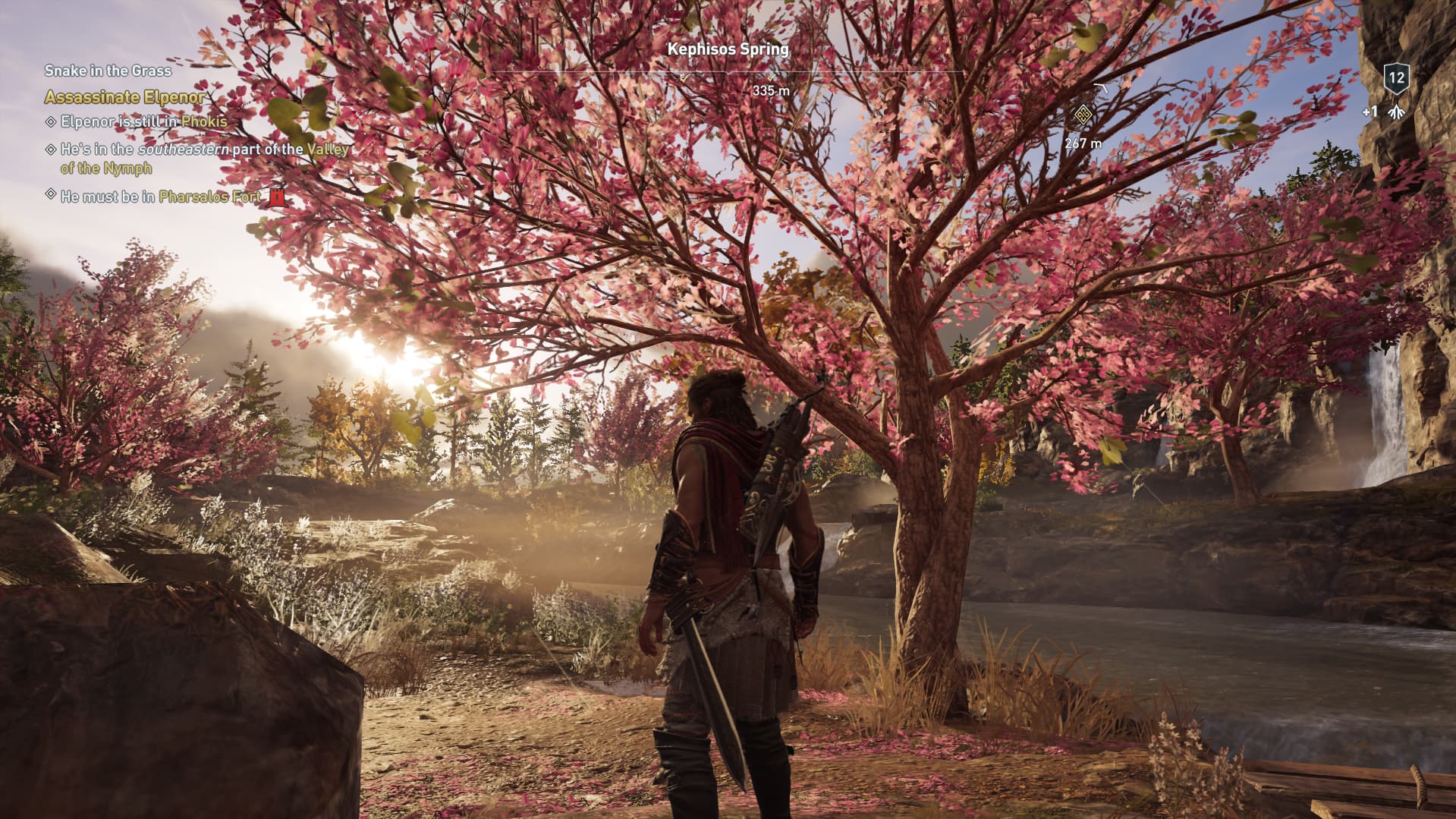
Task: Click the compass bar under Kephisos Spring
Action: pyautogui.click(x=728, y=74)
